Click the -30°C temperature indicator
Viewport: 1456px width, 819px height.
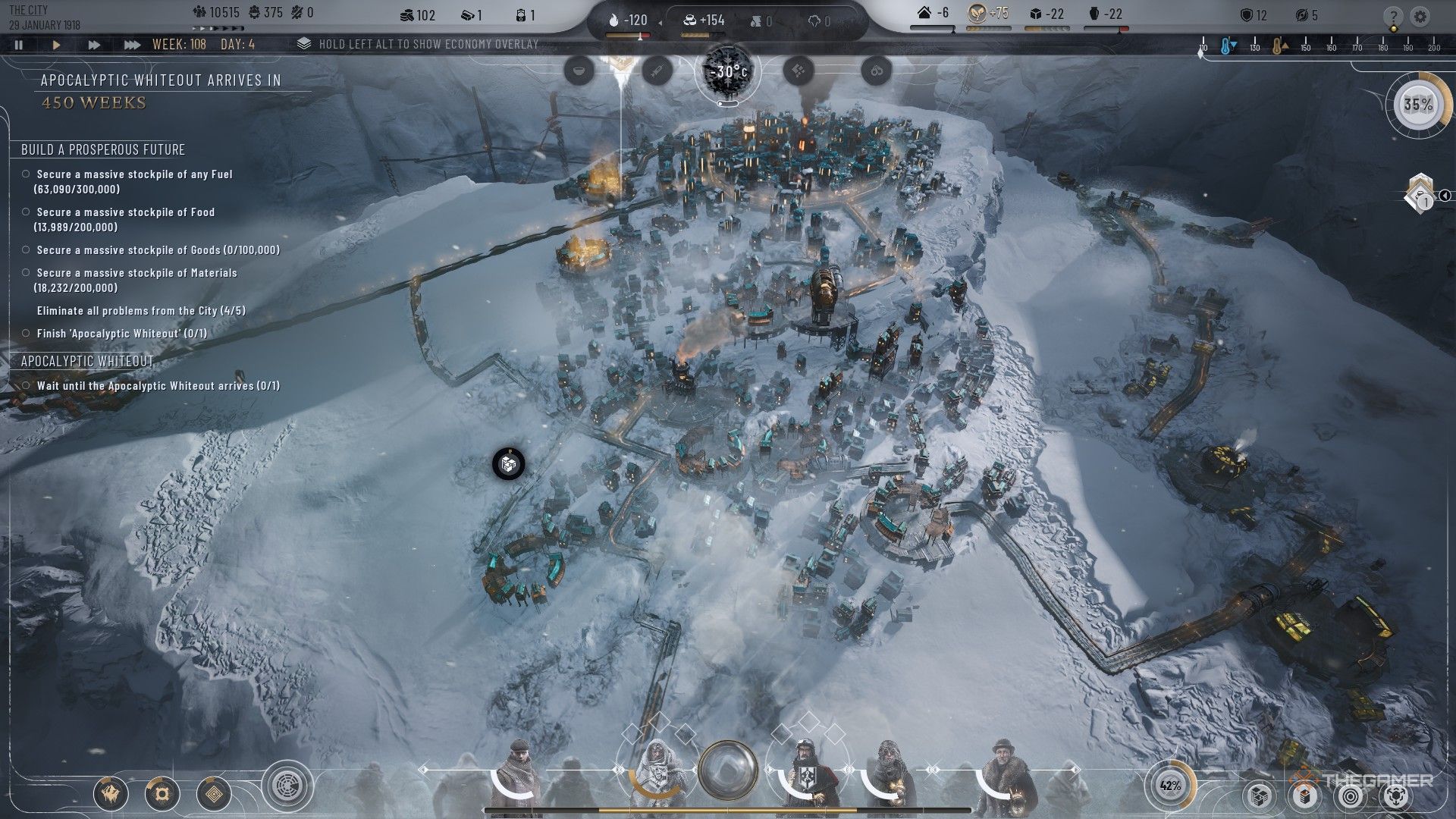728,72
